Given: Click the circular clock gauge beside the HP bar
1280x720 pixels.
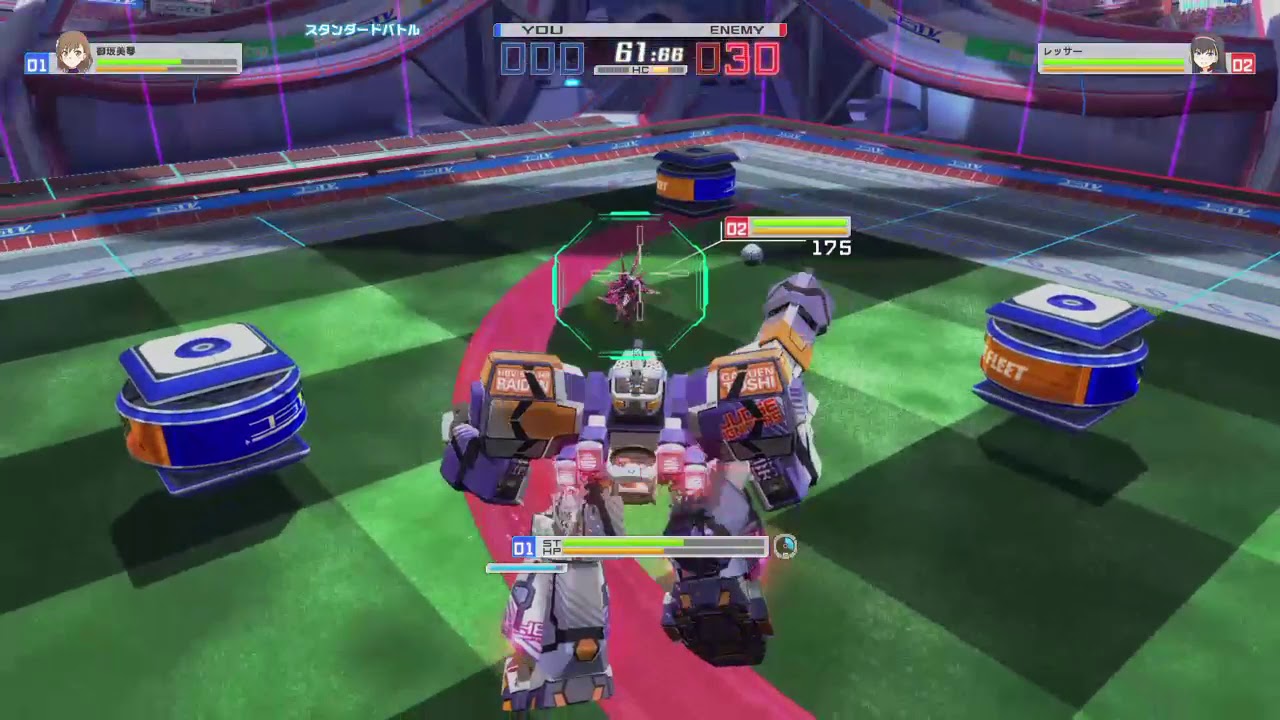Looking at the screenshot, I should tap(787, 547).
